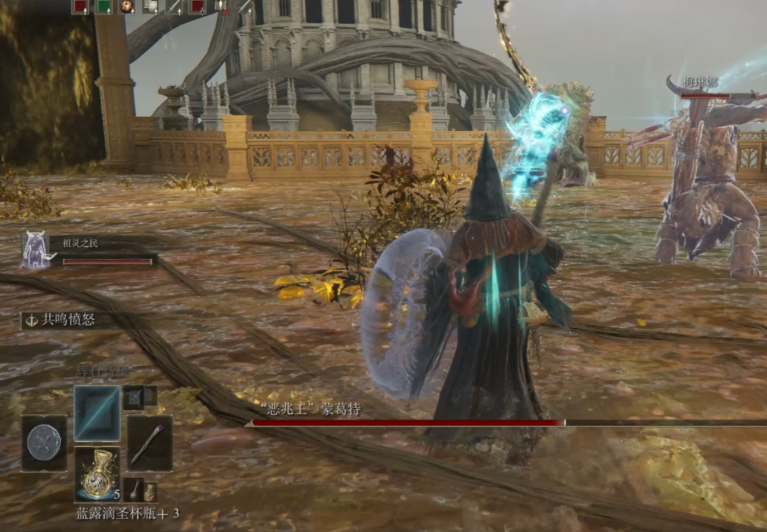The width and height of the screenshot is (767, 532).
Task: Select the staff right-hand weapon slot
Action: click(149, 443)
